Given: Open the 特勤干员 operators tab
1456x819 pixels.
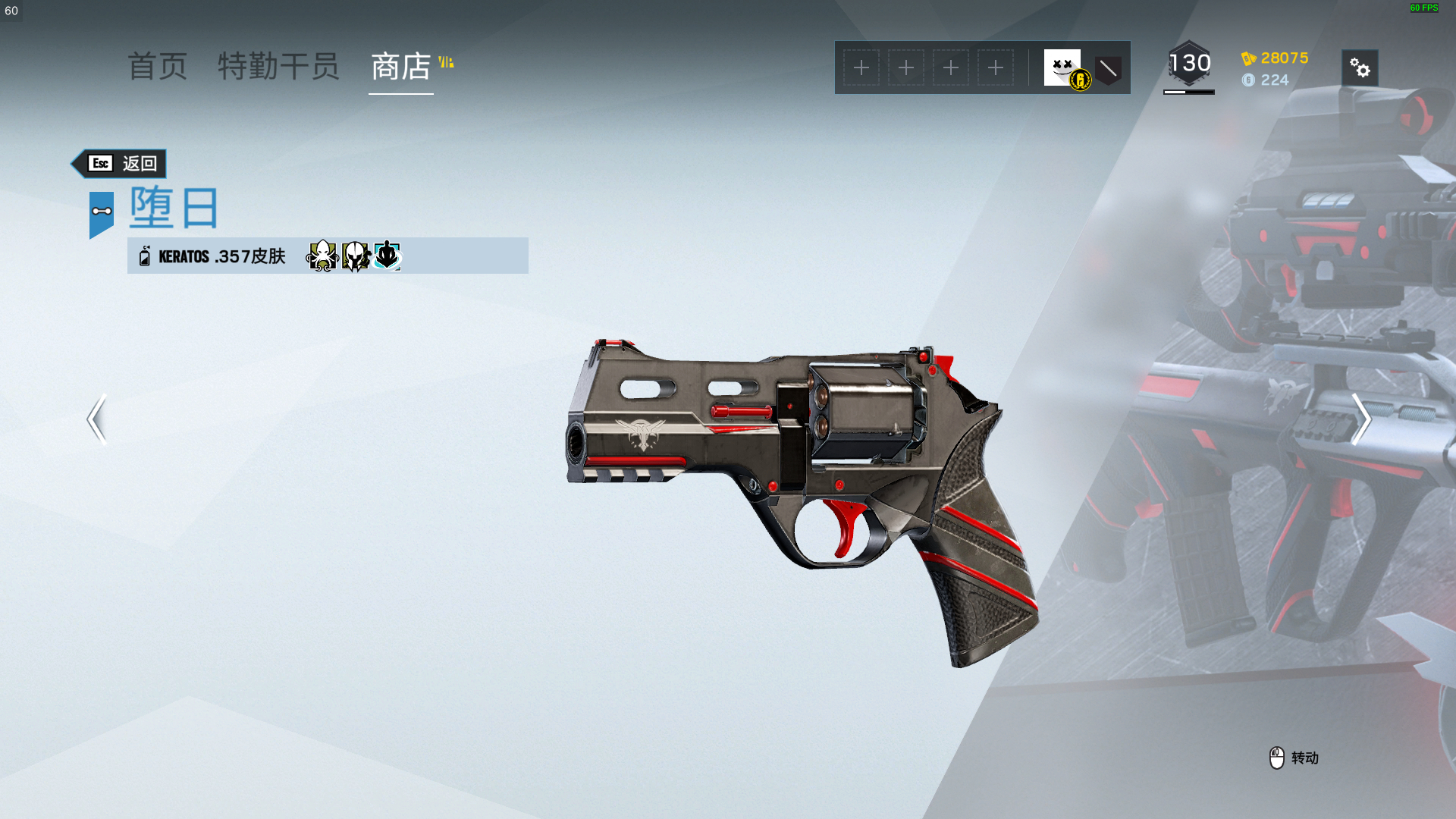Looking at the screenshot, I should pyautogui.click(x=278, y=67).
